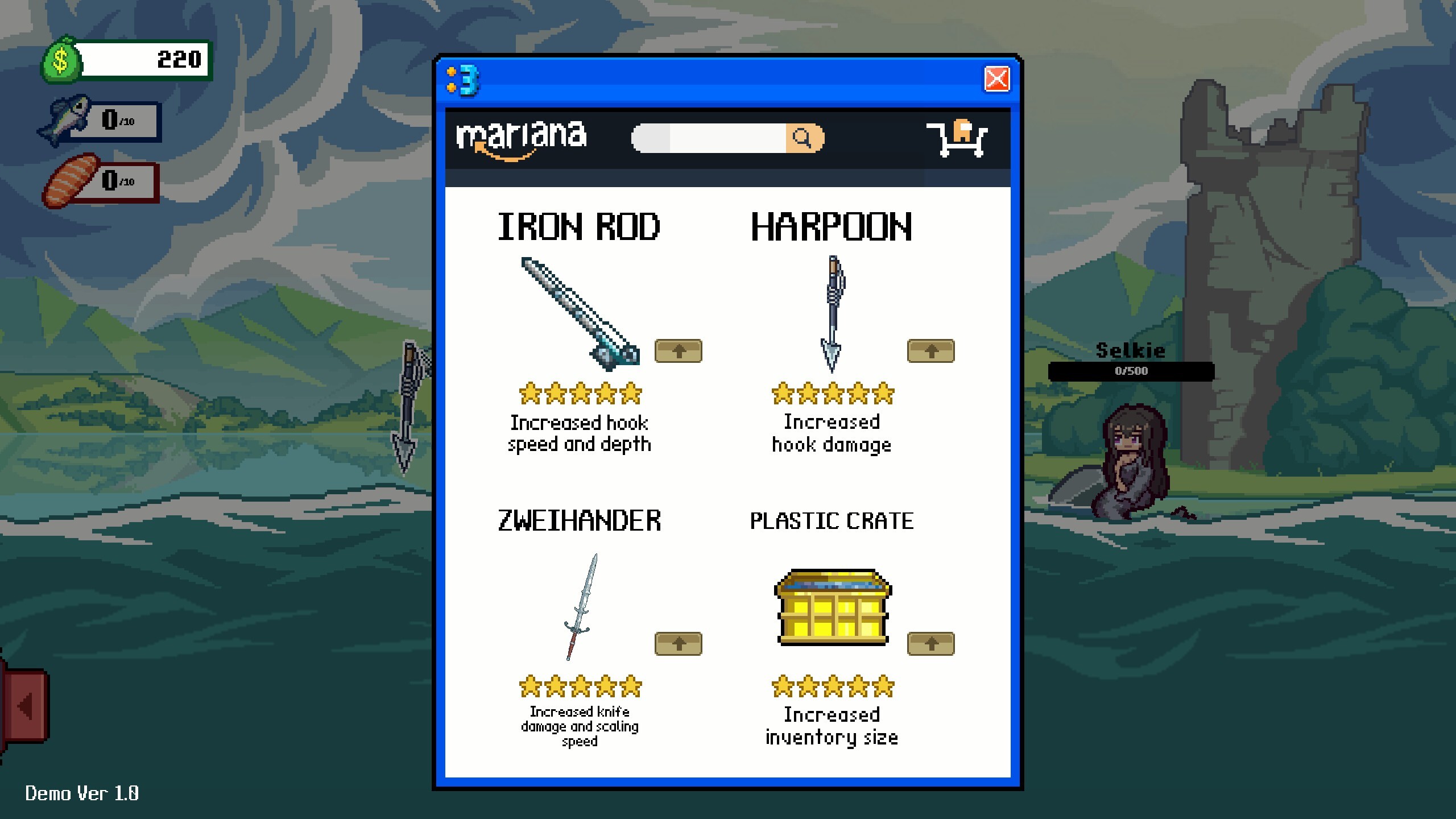Viewport: 1456px width, 819px height.
Task: Expand the red side panel arrow
Action: [26, 705]
